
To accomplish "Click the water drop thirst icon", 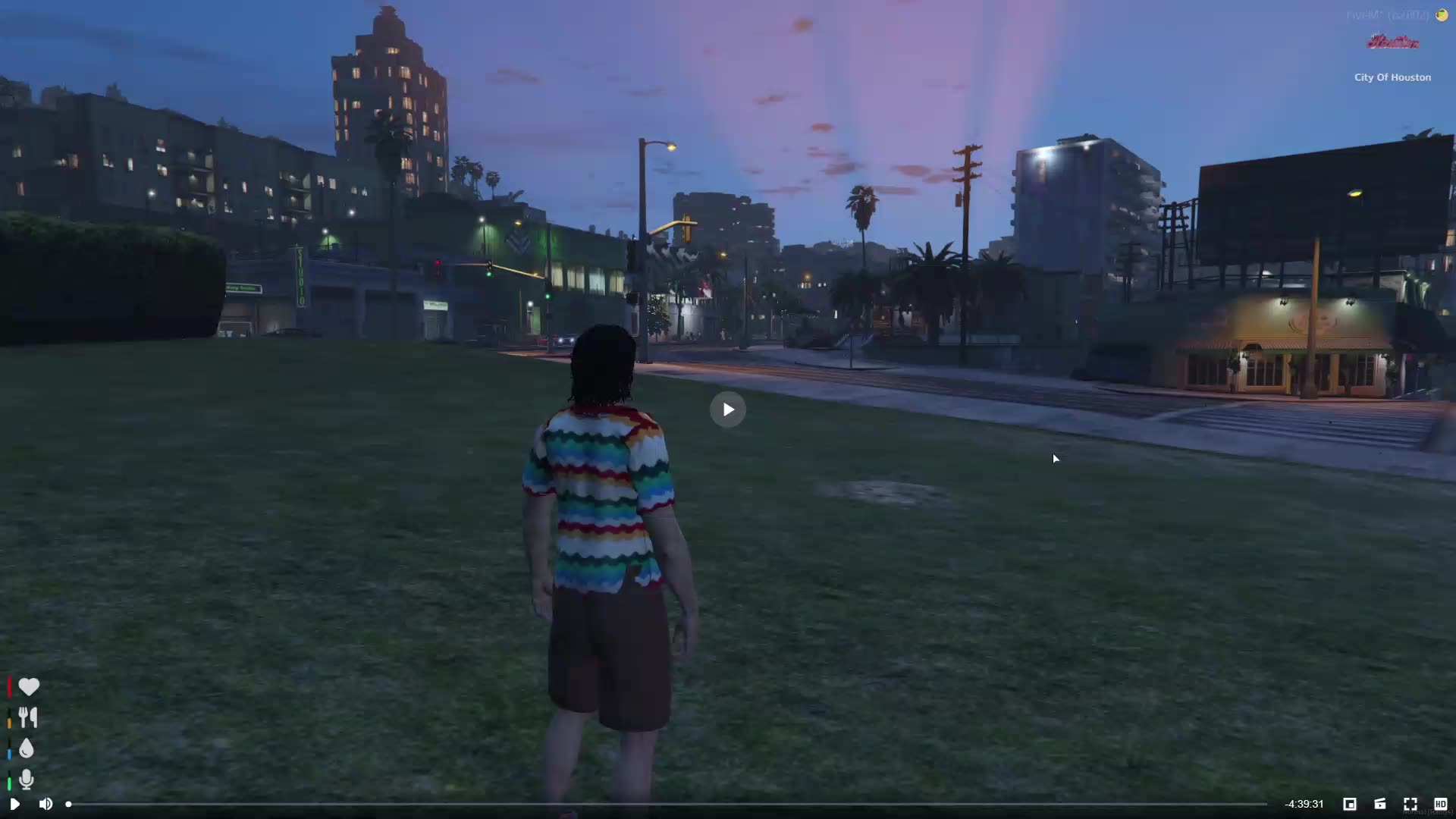I will click(27, 748).
